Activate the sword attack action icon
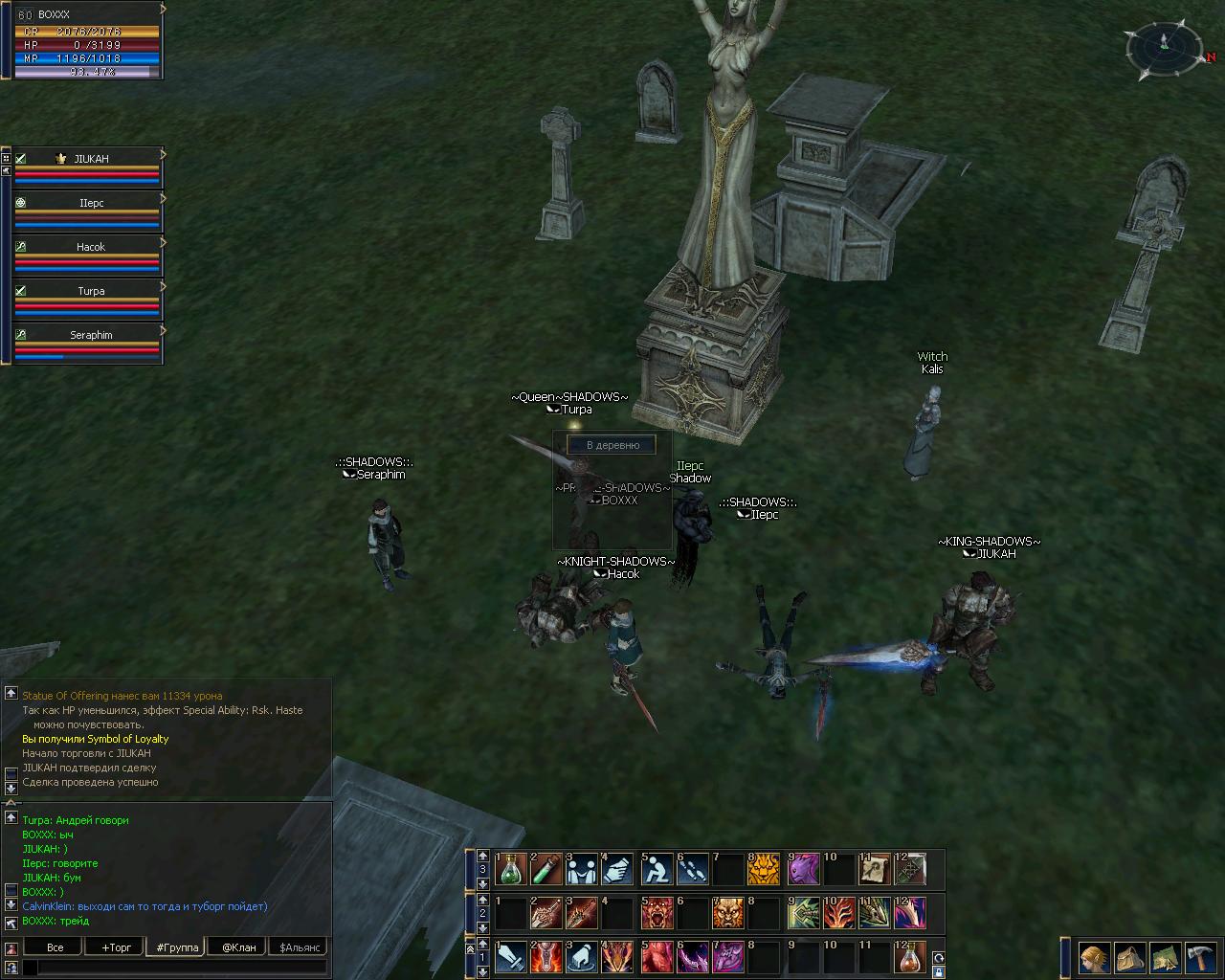The height and width of the screenshot is (980, 1225). pyautogui.click(x=511, y=957)
